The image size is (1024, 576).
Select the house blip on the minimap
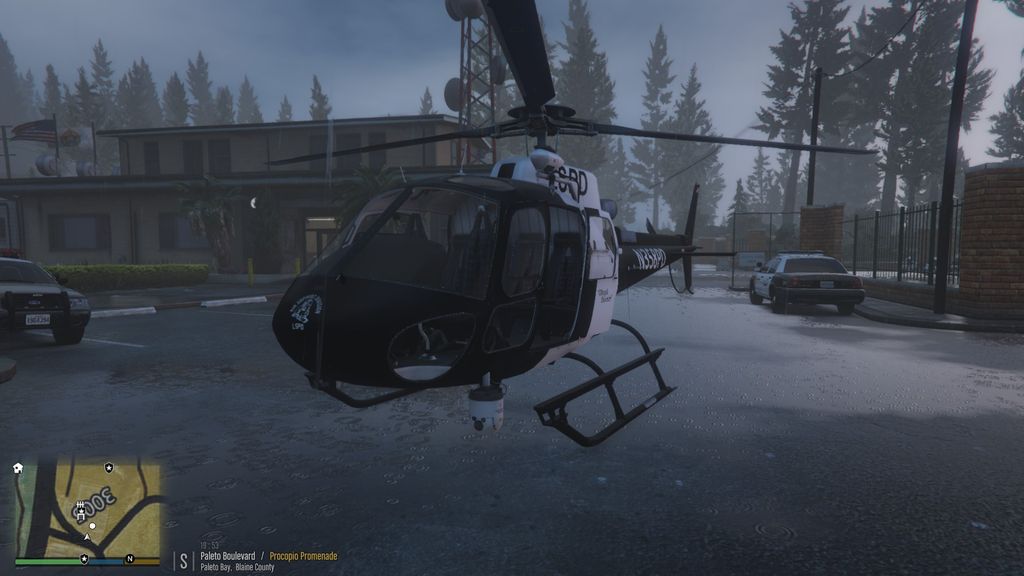[18, 467]
